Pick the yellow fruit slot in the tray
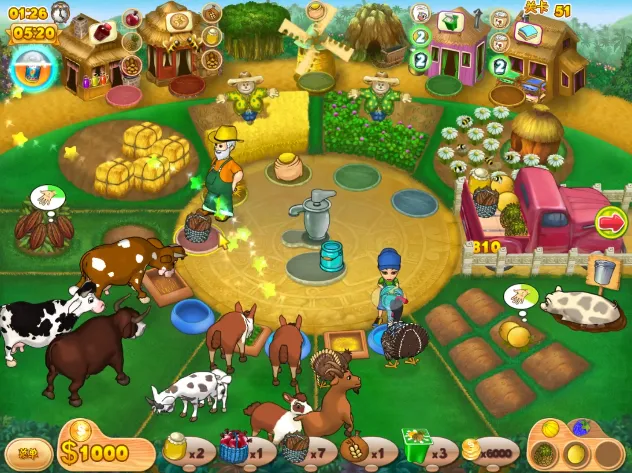Screen dimensions: 632x473 [575, 455]
